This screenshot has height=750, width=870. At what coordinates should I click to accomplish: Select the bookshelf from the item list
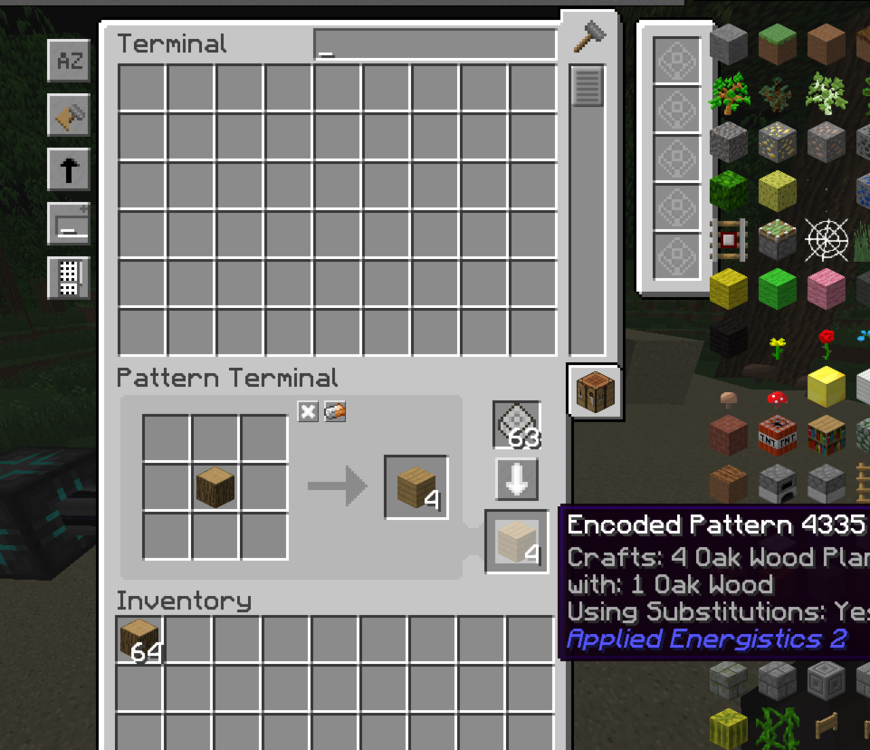[x=827, y=435]
